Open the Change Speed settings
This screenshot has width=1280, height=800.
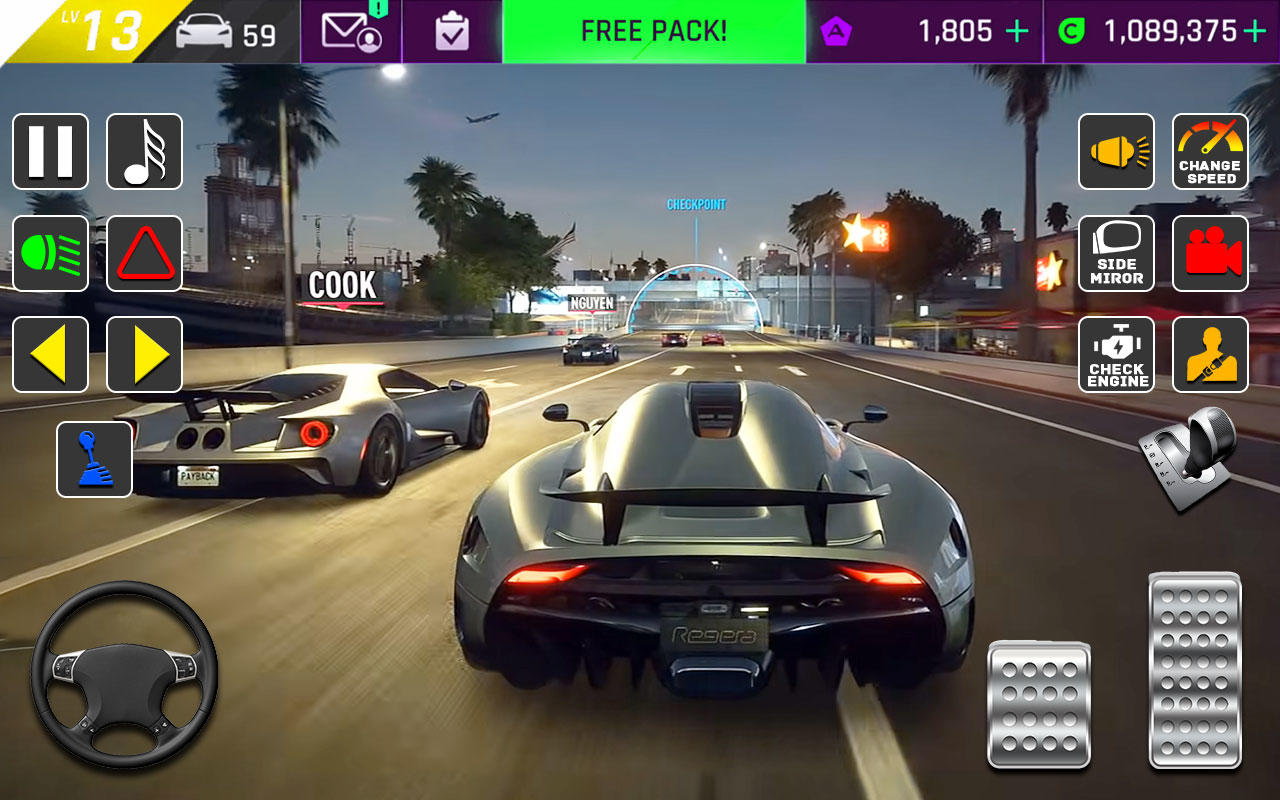[1210, 152]
